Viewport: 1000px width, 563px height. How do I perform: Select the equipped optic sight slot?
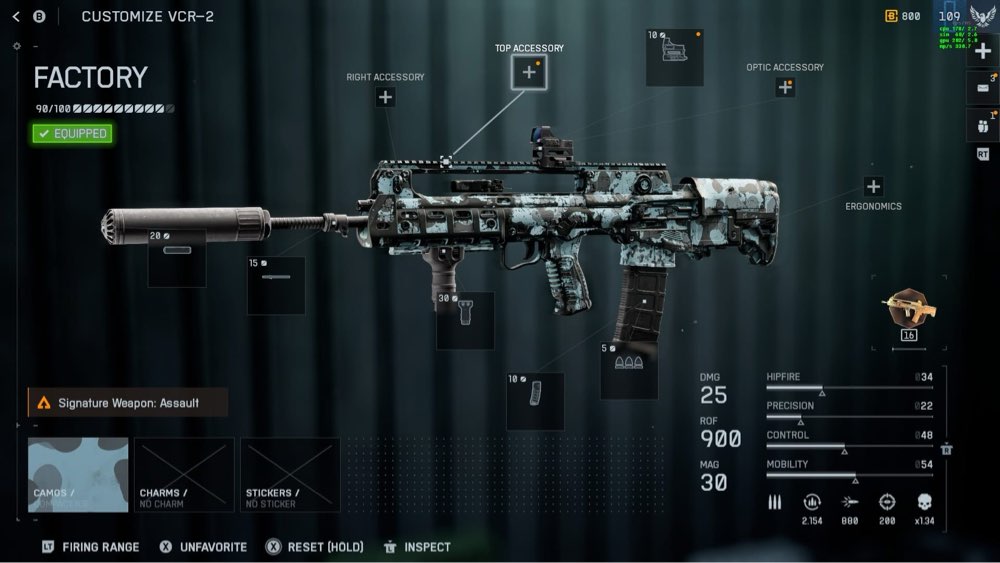pyautogui.click(x=674, y=58)
